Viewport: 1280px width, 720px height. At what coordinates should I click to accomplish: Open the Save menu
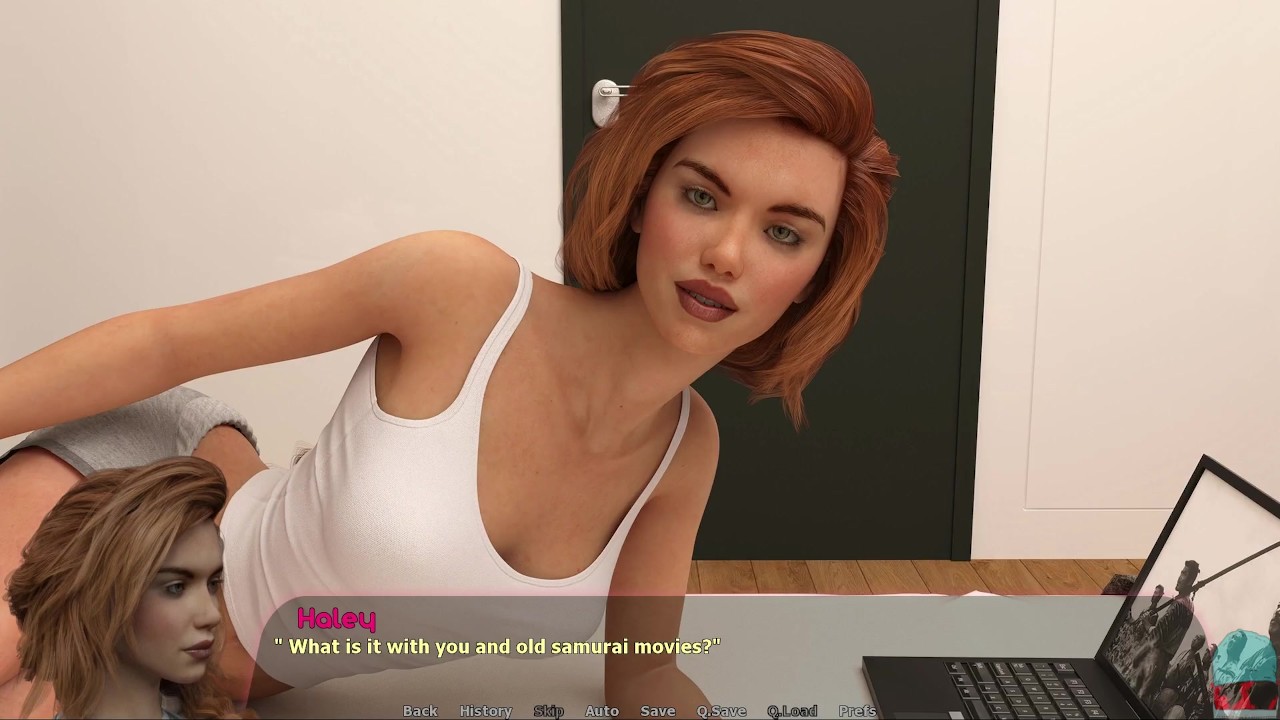click(x=657, y=711)
